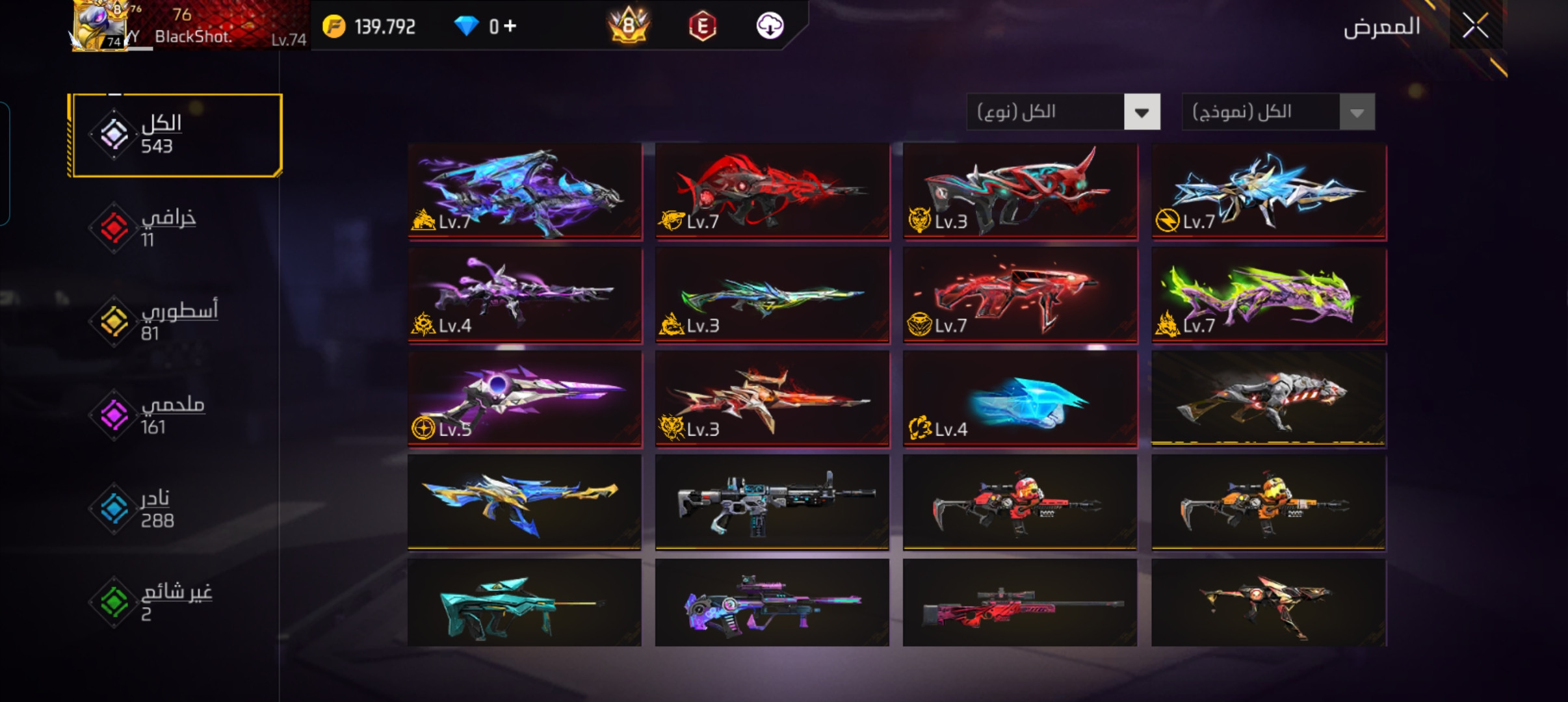This screenshot has width=1568, height=702.
Task: Choose the غير شائع (Uncommon) category
Action: (174, 602)
